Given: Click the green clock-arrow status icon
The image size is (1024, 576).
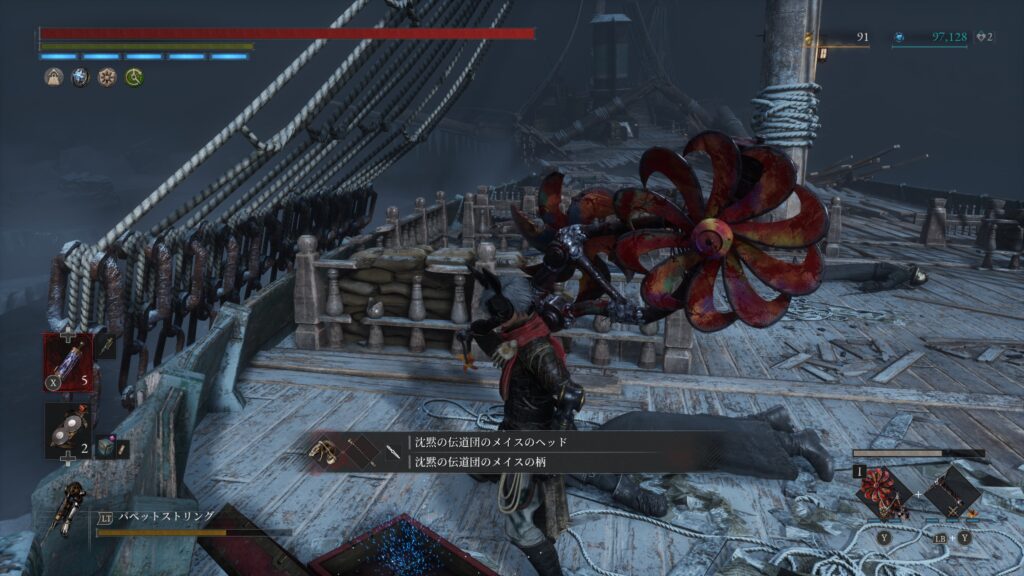Looking at the screenshot, I should pos(132,77).
